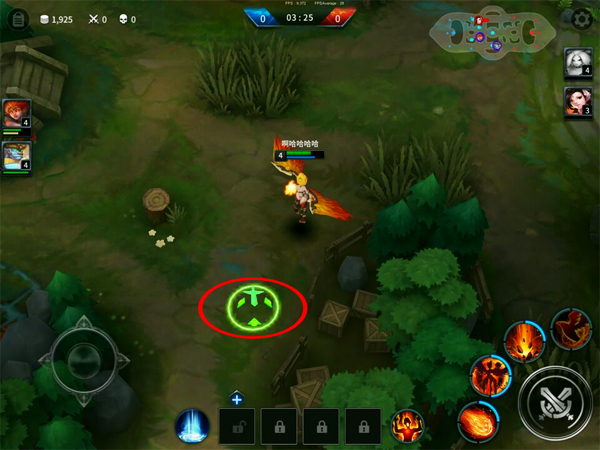Select the red-haired ally portrait

point(16,113)
